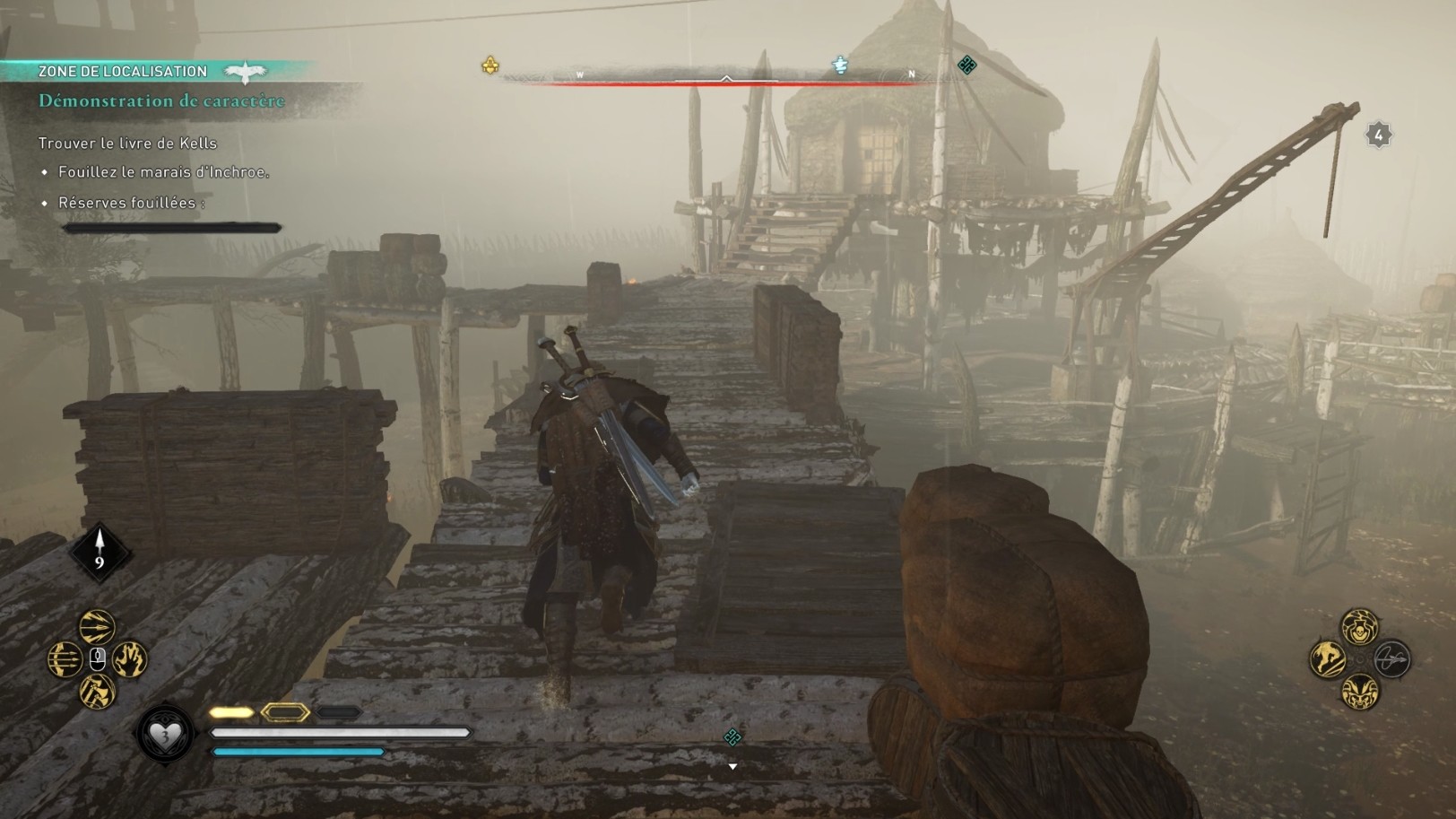The image size is (1456, 819).
Task: Open the Démonstration de caractère quest tracker
Action: coord(161,101)
